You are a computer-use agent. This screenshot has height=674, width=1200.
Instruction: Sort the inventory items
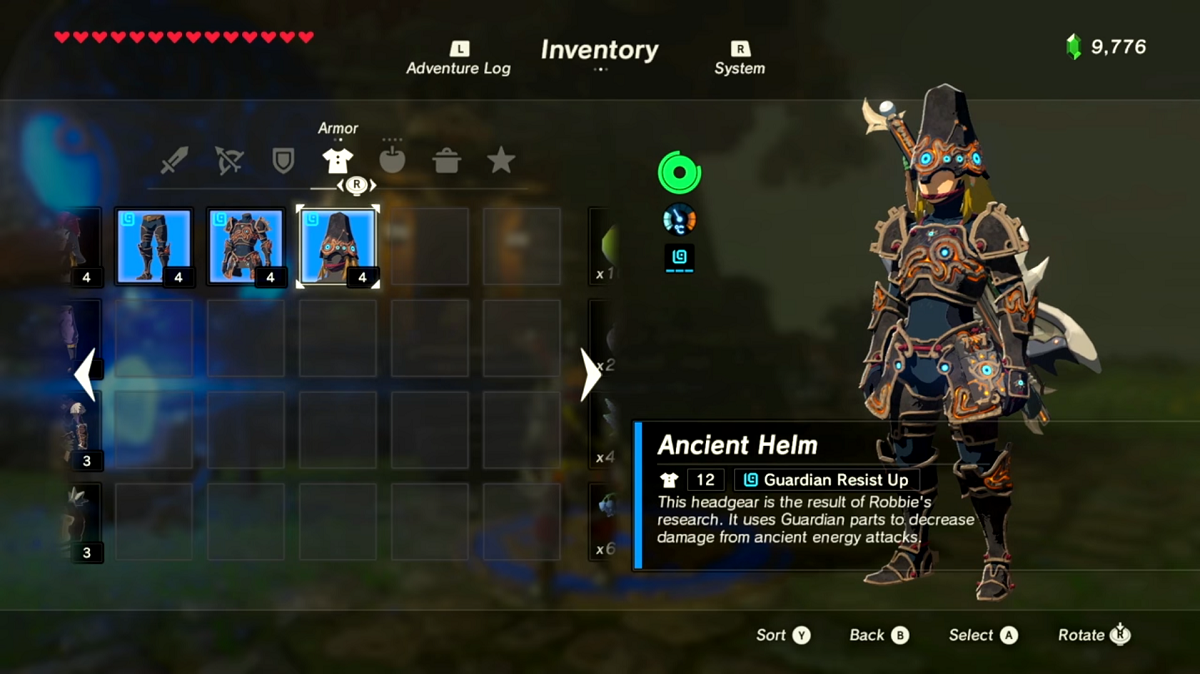(x=783, y=635)
